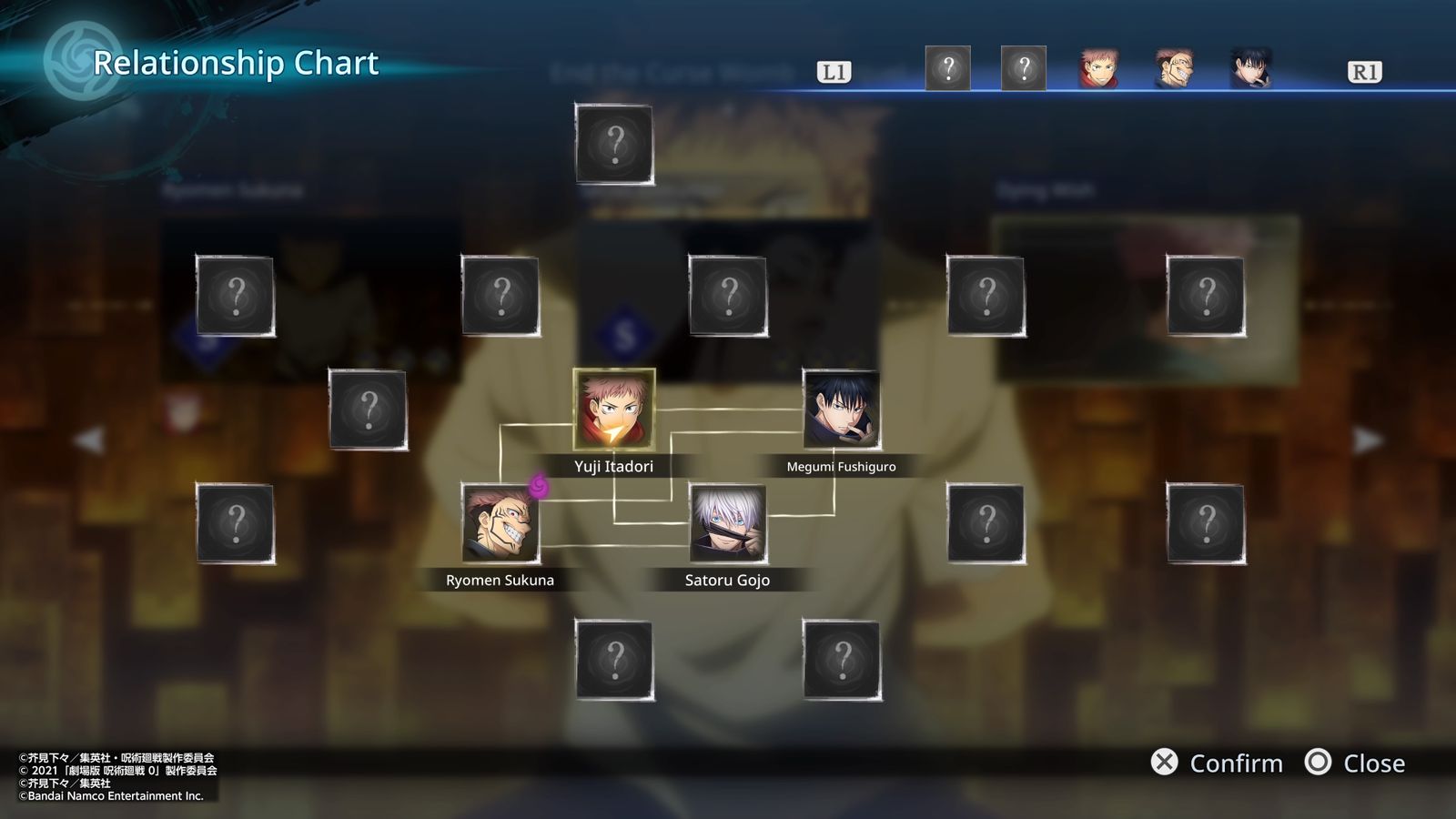Select the locked tile above Yuji Itadori
Viewport: 1456px width, 819px height.
(614, 144)
